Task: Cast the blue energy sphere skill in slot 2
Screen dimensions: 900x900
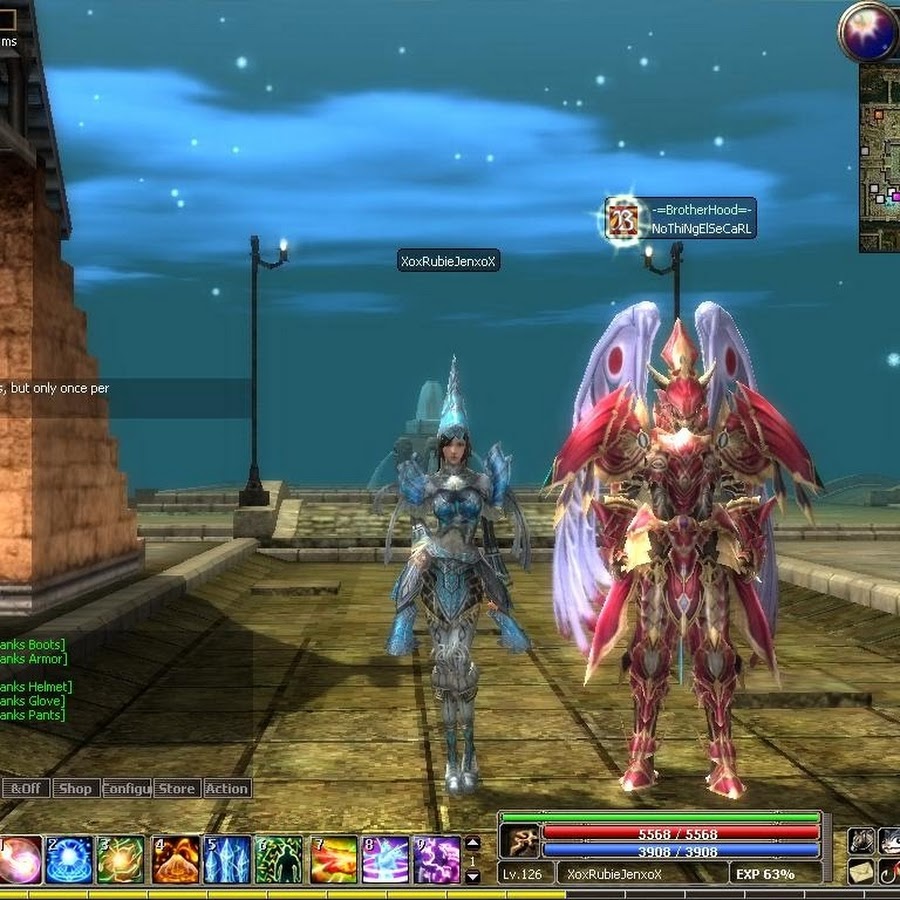Action: click(x=69, y=860)
